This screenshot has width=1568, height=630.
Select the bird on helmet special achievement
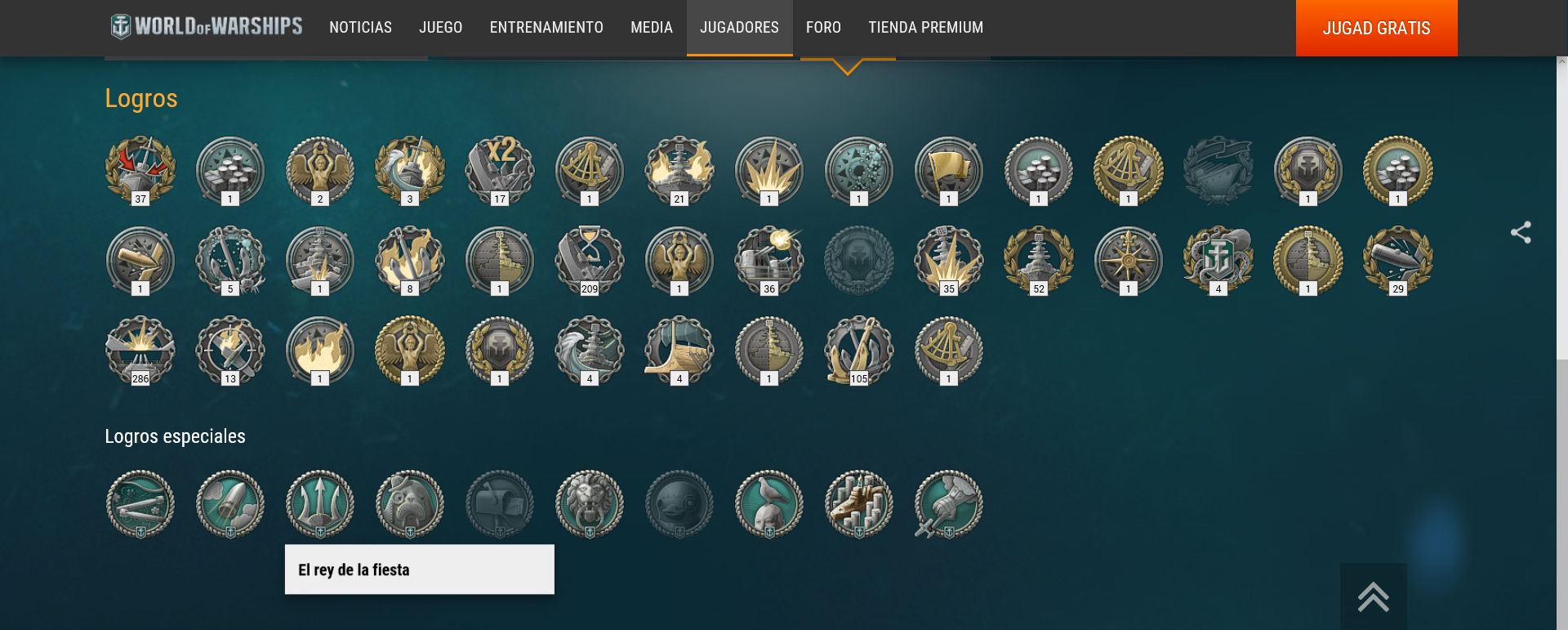[769, 503]
